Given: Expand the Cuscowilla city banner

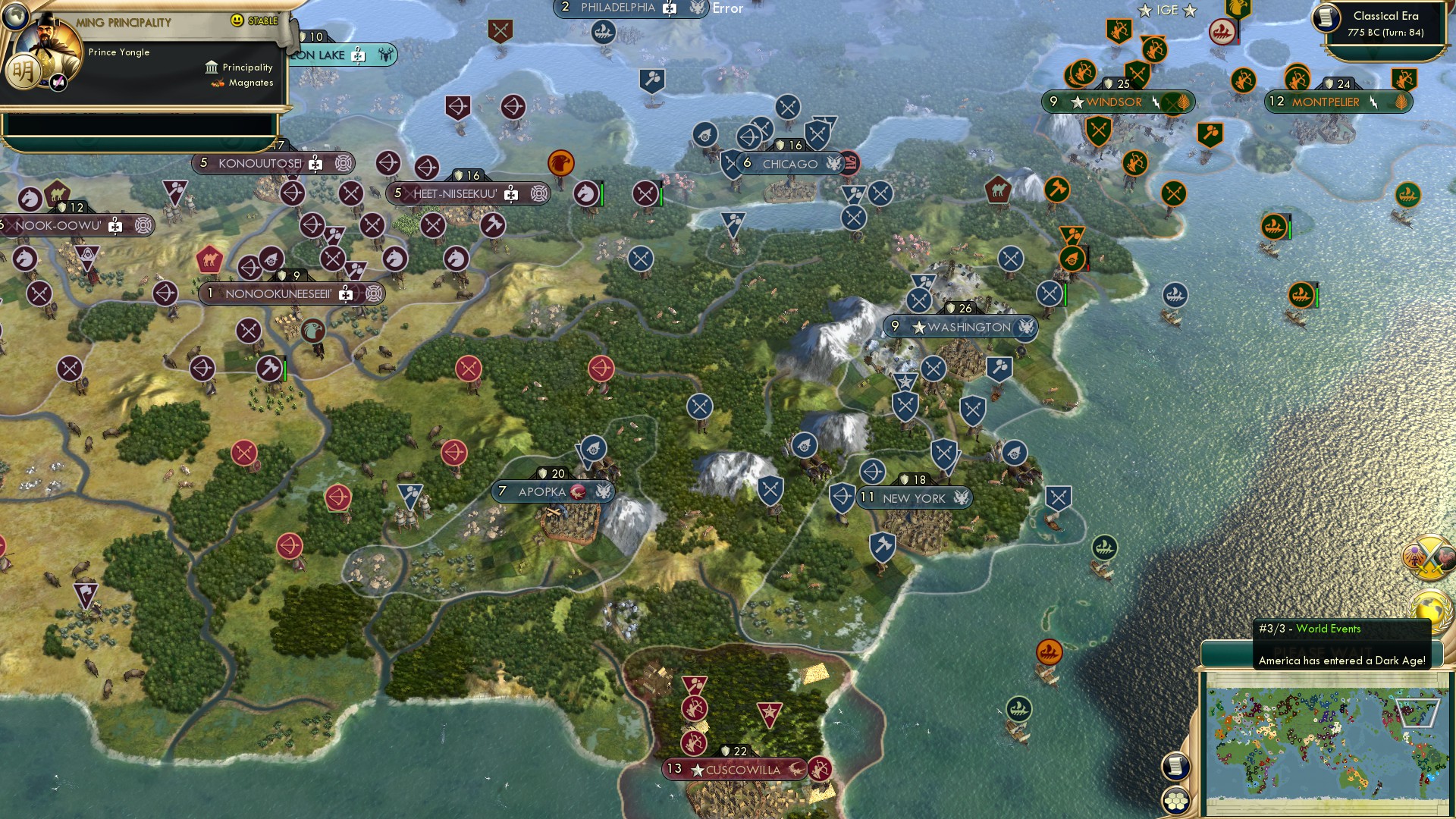Looking at the screenshot, I should tap(733, 770).
